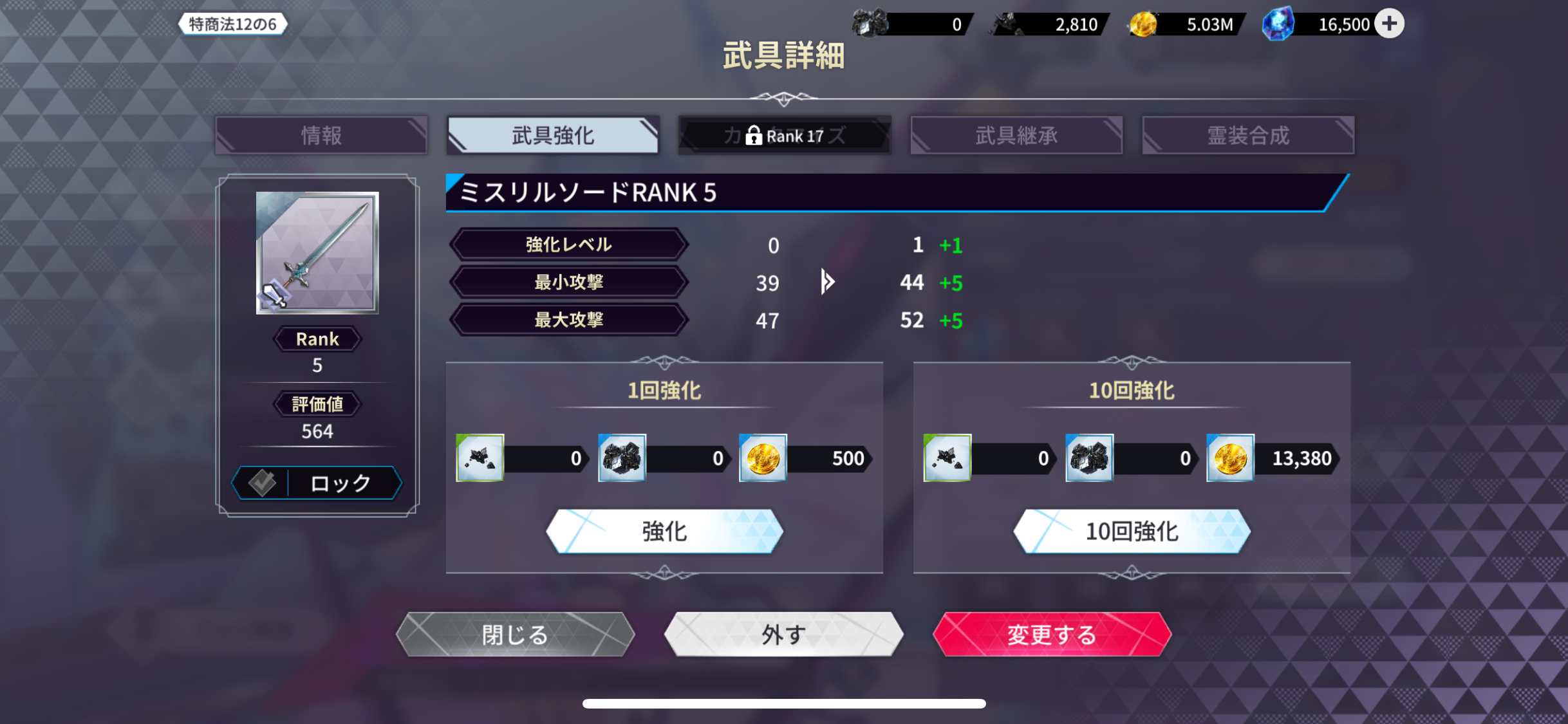Open the locked Rank 17 カスタマイズ tab
Viewport: 1568px width, 724px height.
(784, 135)
